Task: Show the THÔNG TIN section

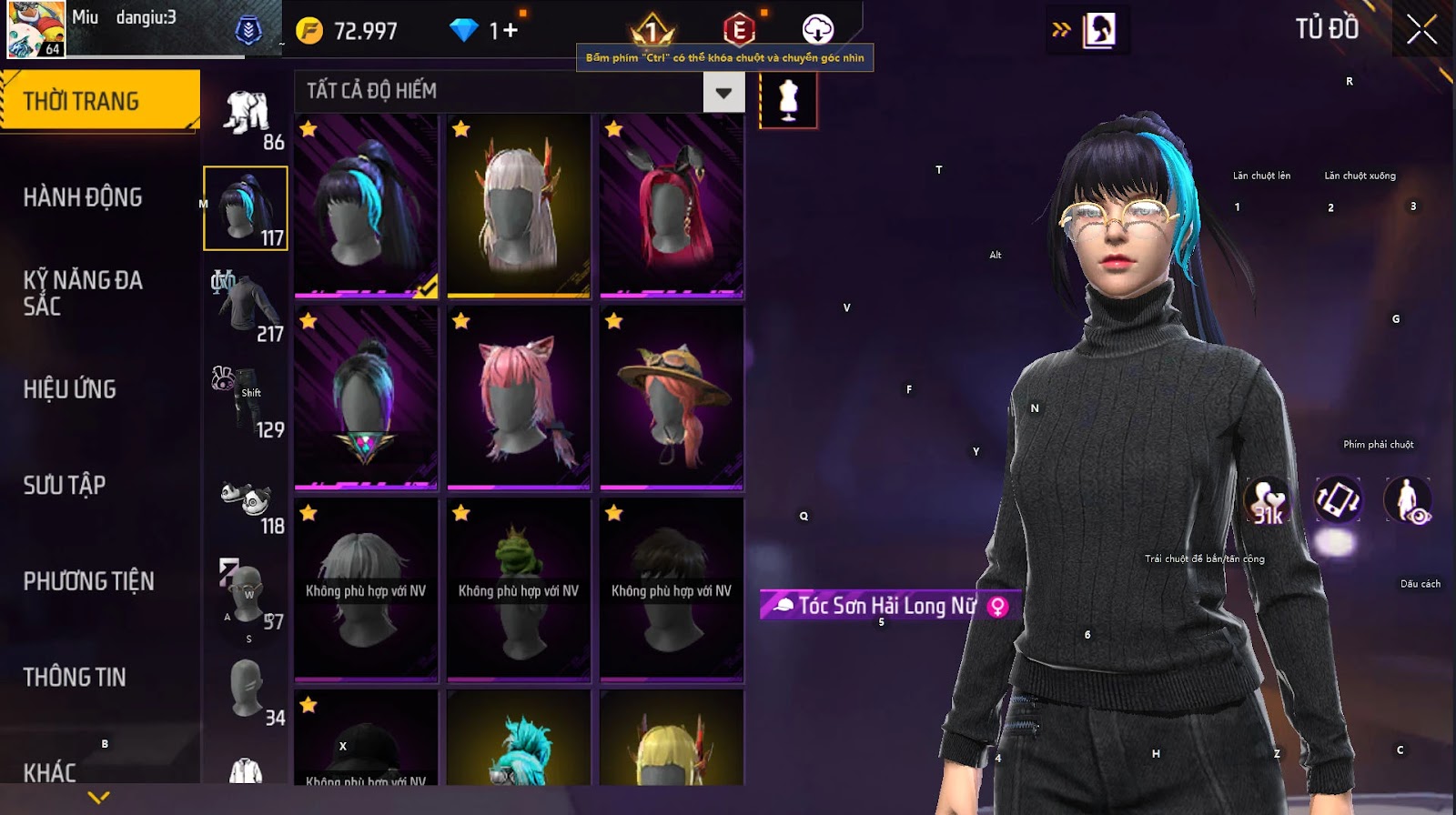Action: [x=75, y=677]
